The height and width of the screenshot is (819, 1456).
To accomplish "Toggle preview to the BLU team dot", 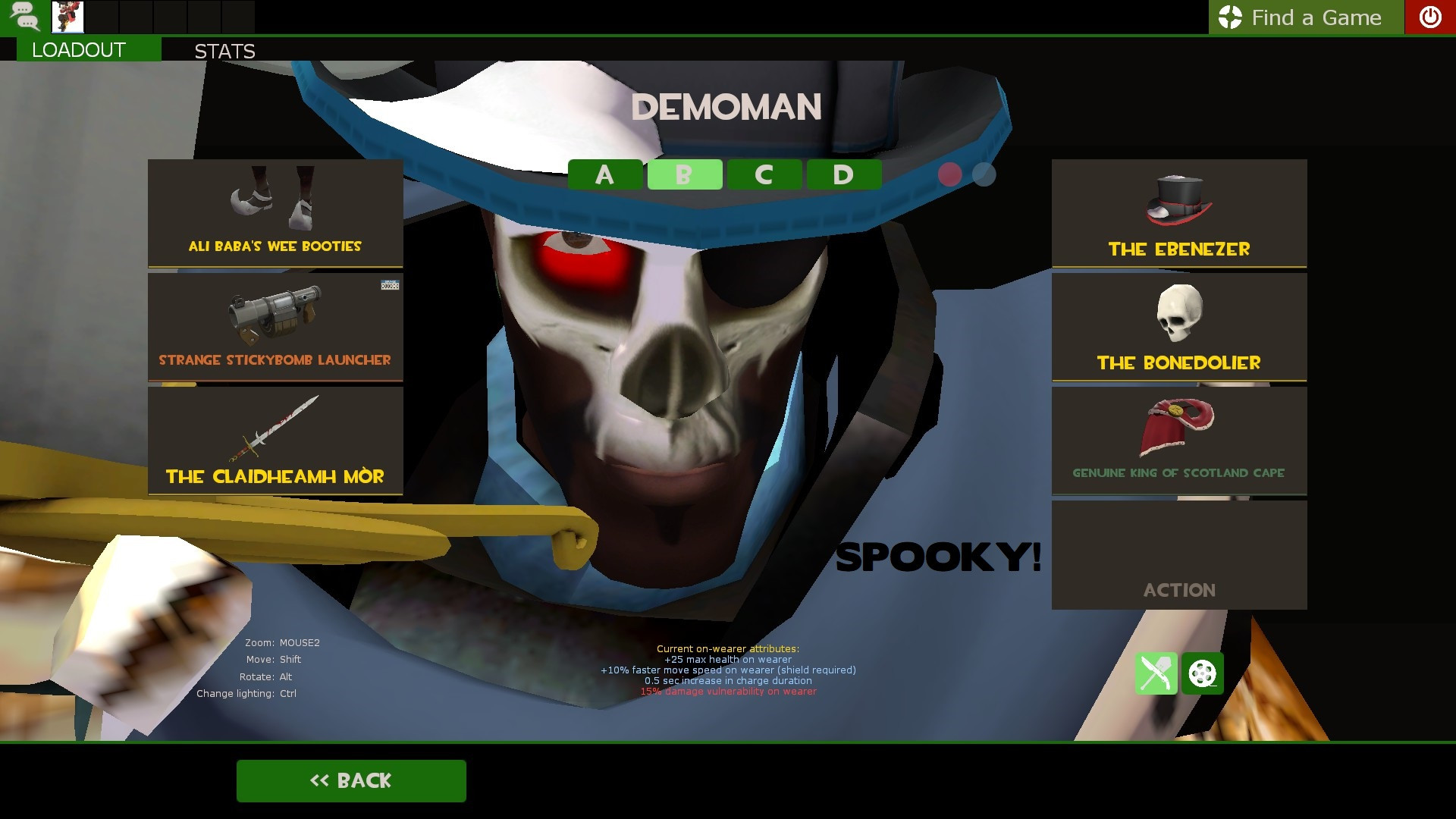I will (984, 174).
